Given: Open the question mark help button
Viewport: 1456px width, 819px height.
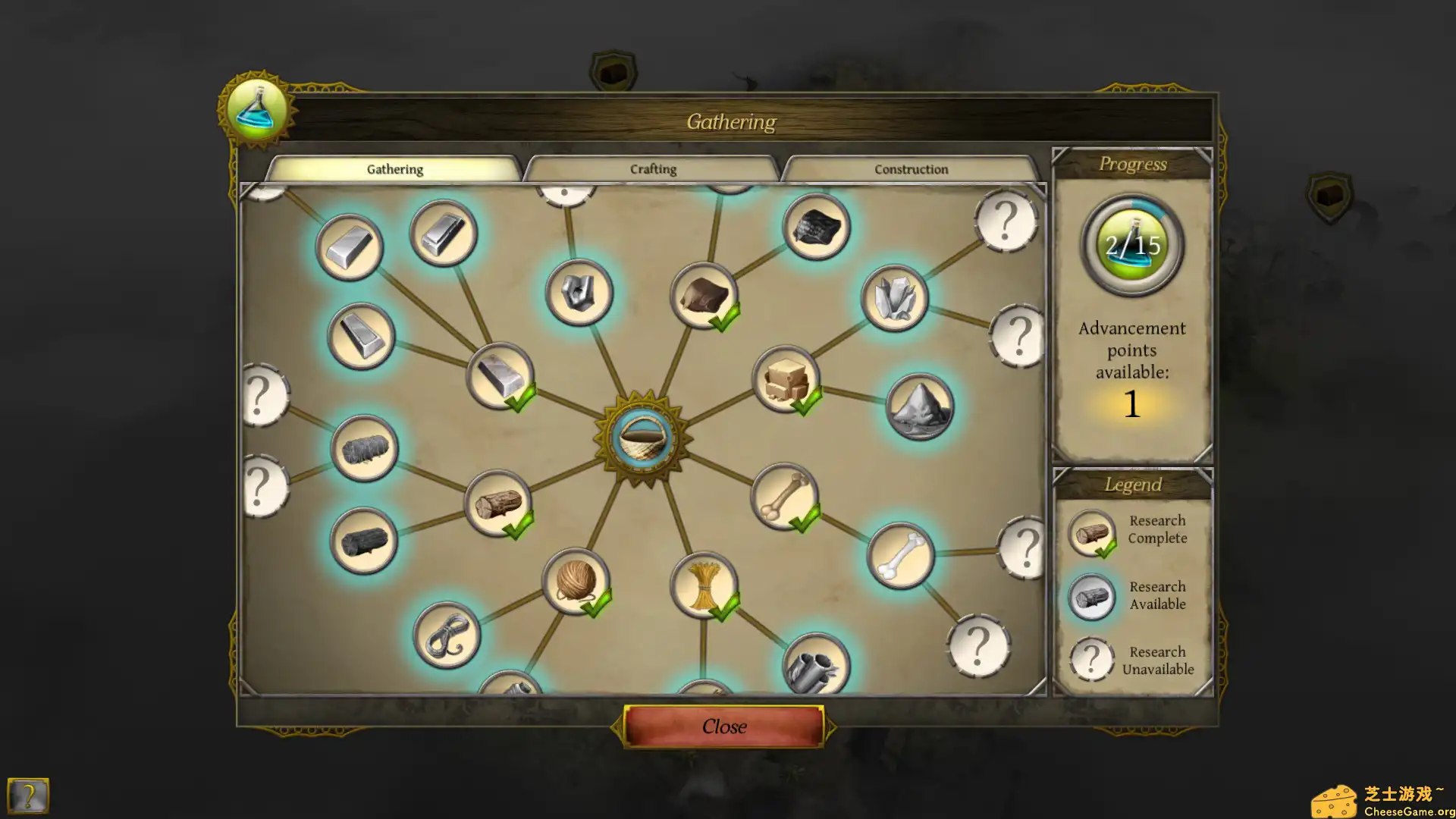Looking at the screenshot, I should [x=27, y=796].
